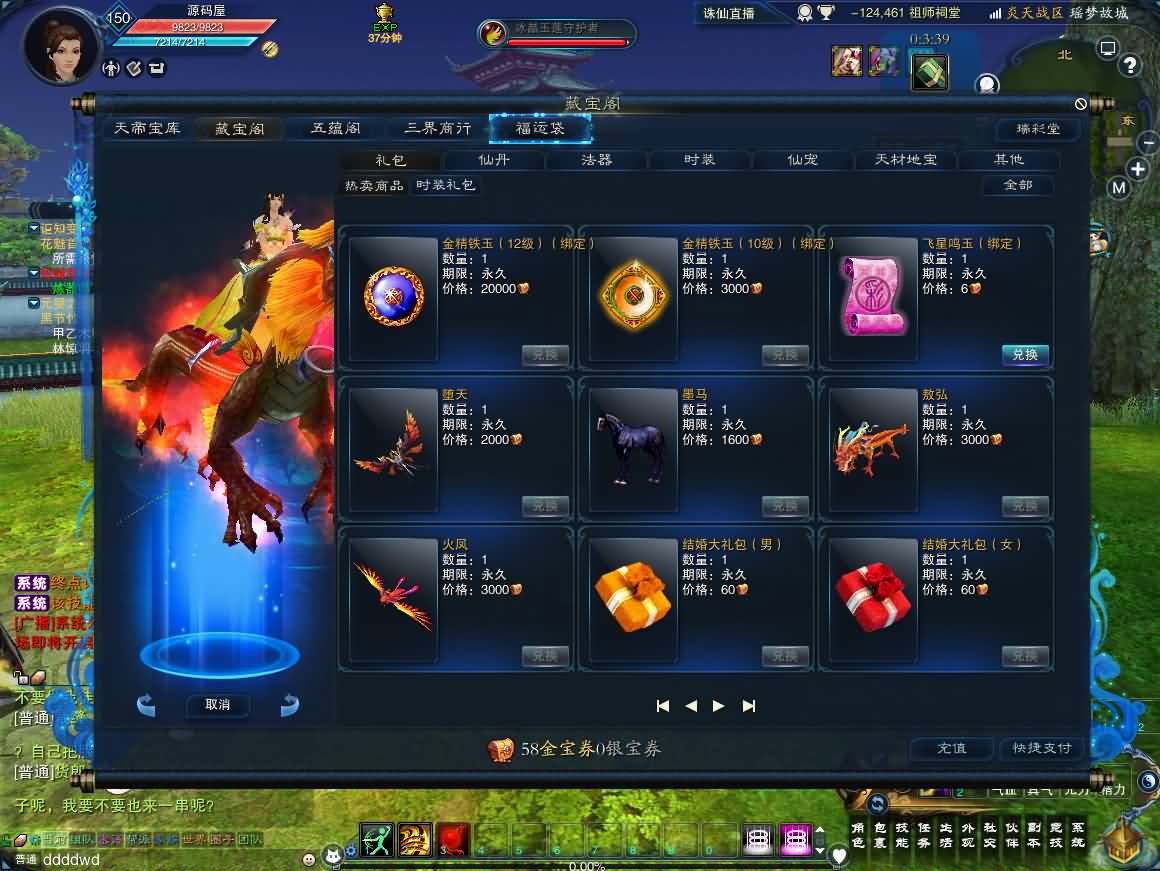Select the 时装礼包 sub-filter
The height and width of the screenshot is (871, 1160).
tap(446, 185)
